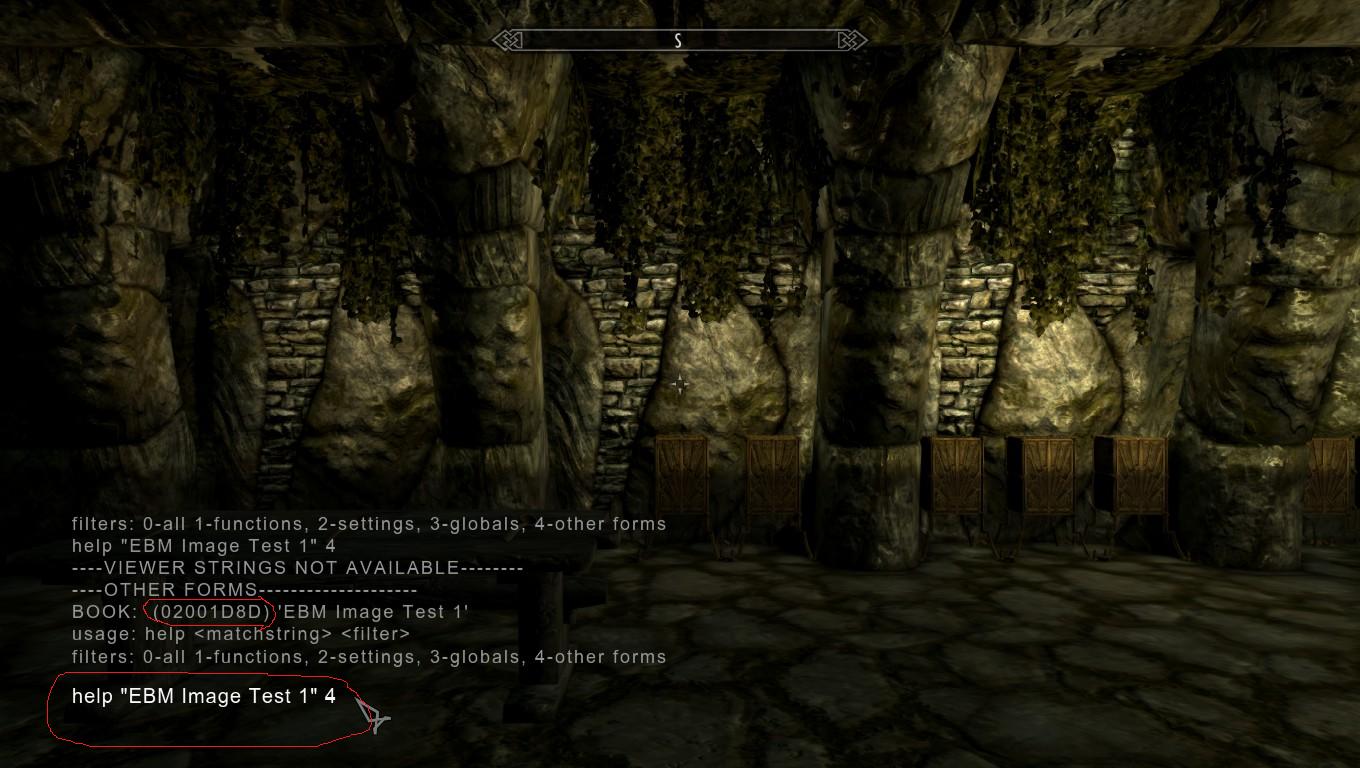This screenshot has height=768, width=1360.
Task: Click the crosshair reticle in screen center
Action: pos(680,383)
